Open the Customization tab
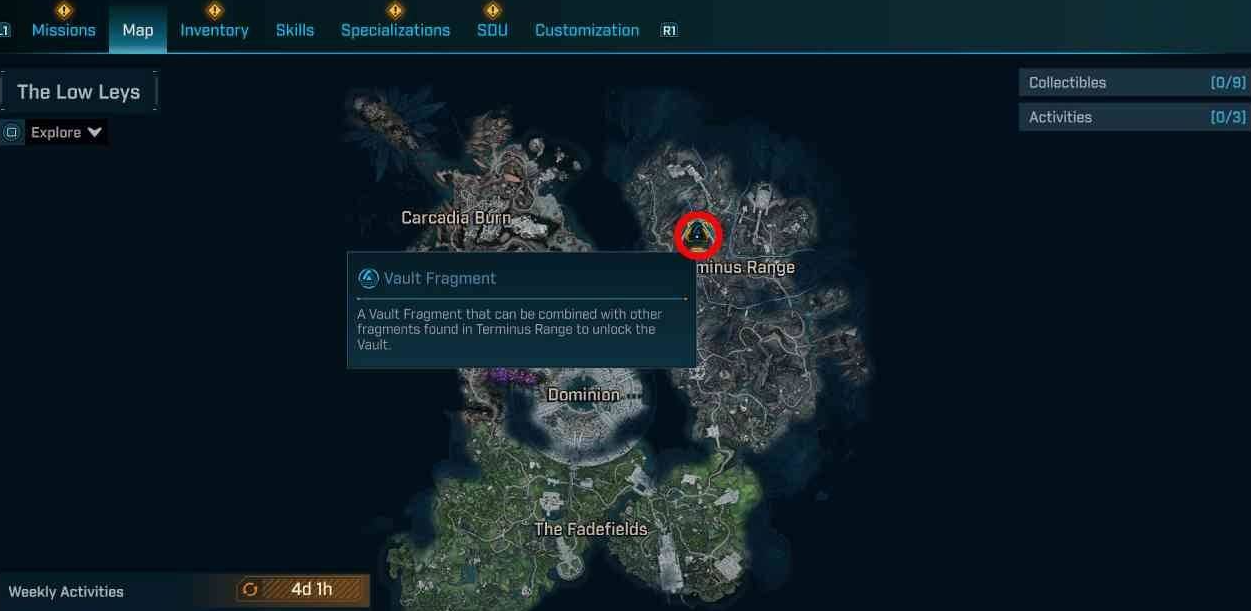This screenshot has width=1251, height=611. (x=587, y=30)
